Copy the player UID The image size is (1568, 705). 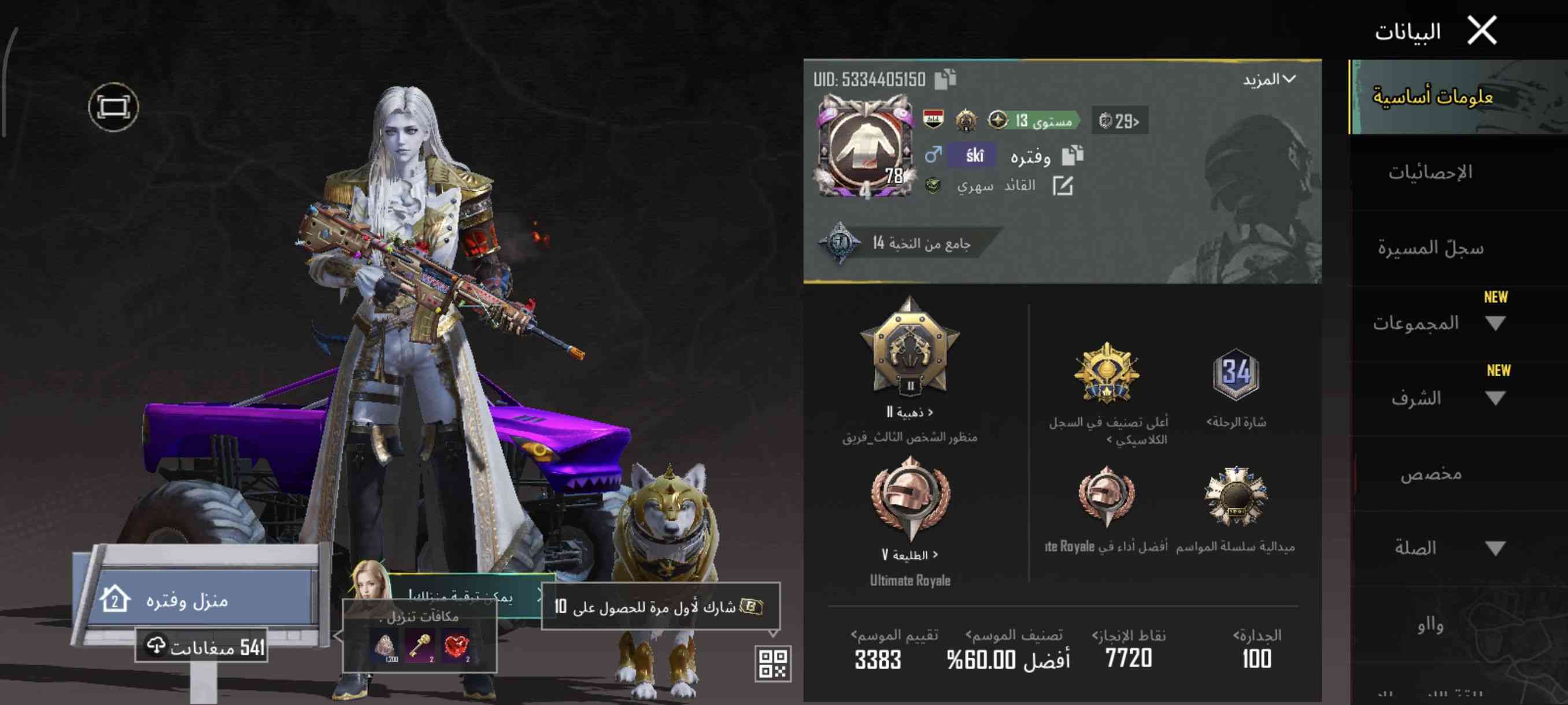[945, 80]
